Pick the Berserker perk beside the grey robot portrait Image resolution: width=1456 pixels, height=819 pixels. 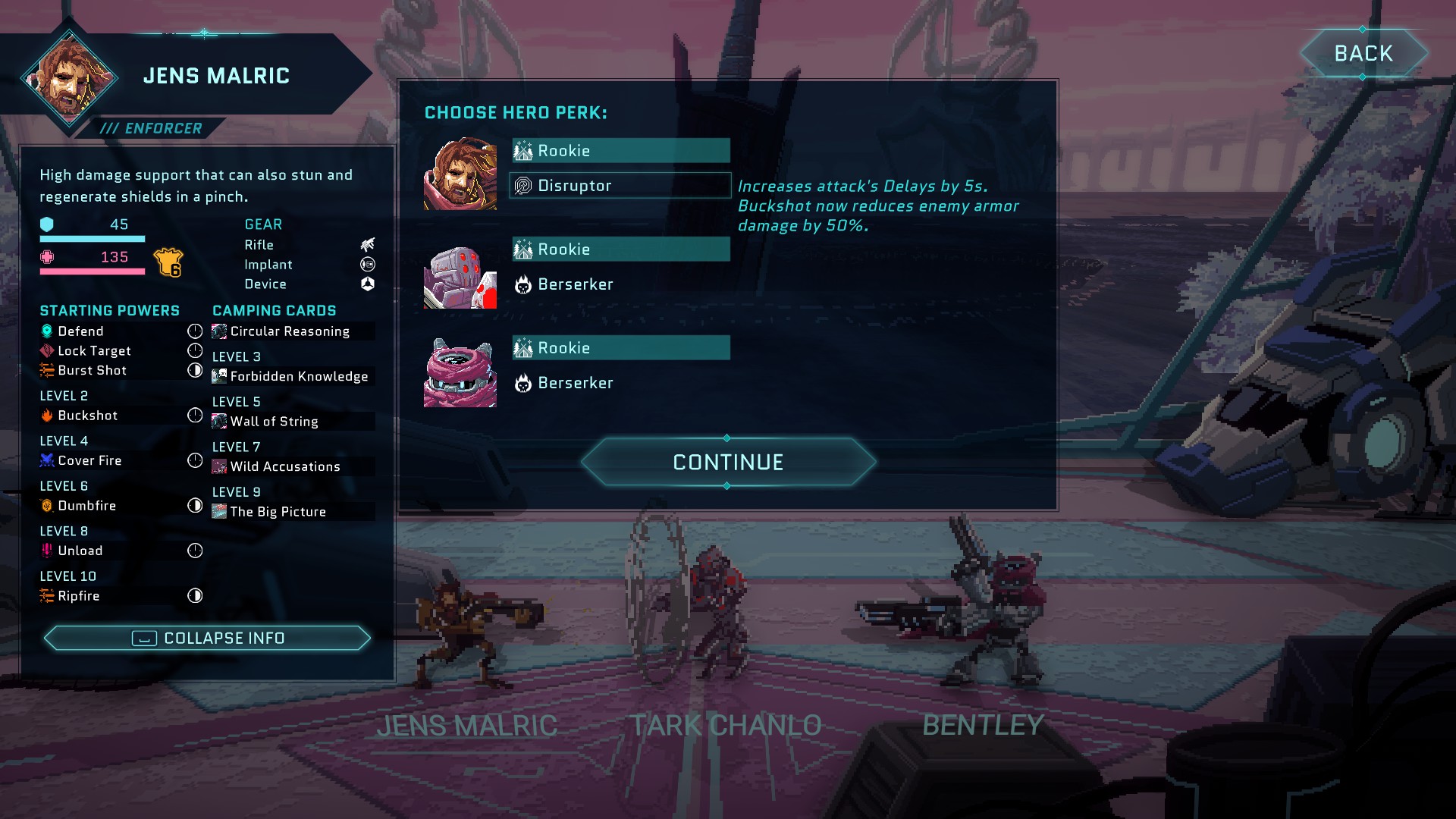point(575,284)
